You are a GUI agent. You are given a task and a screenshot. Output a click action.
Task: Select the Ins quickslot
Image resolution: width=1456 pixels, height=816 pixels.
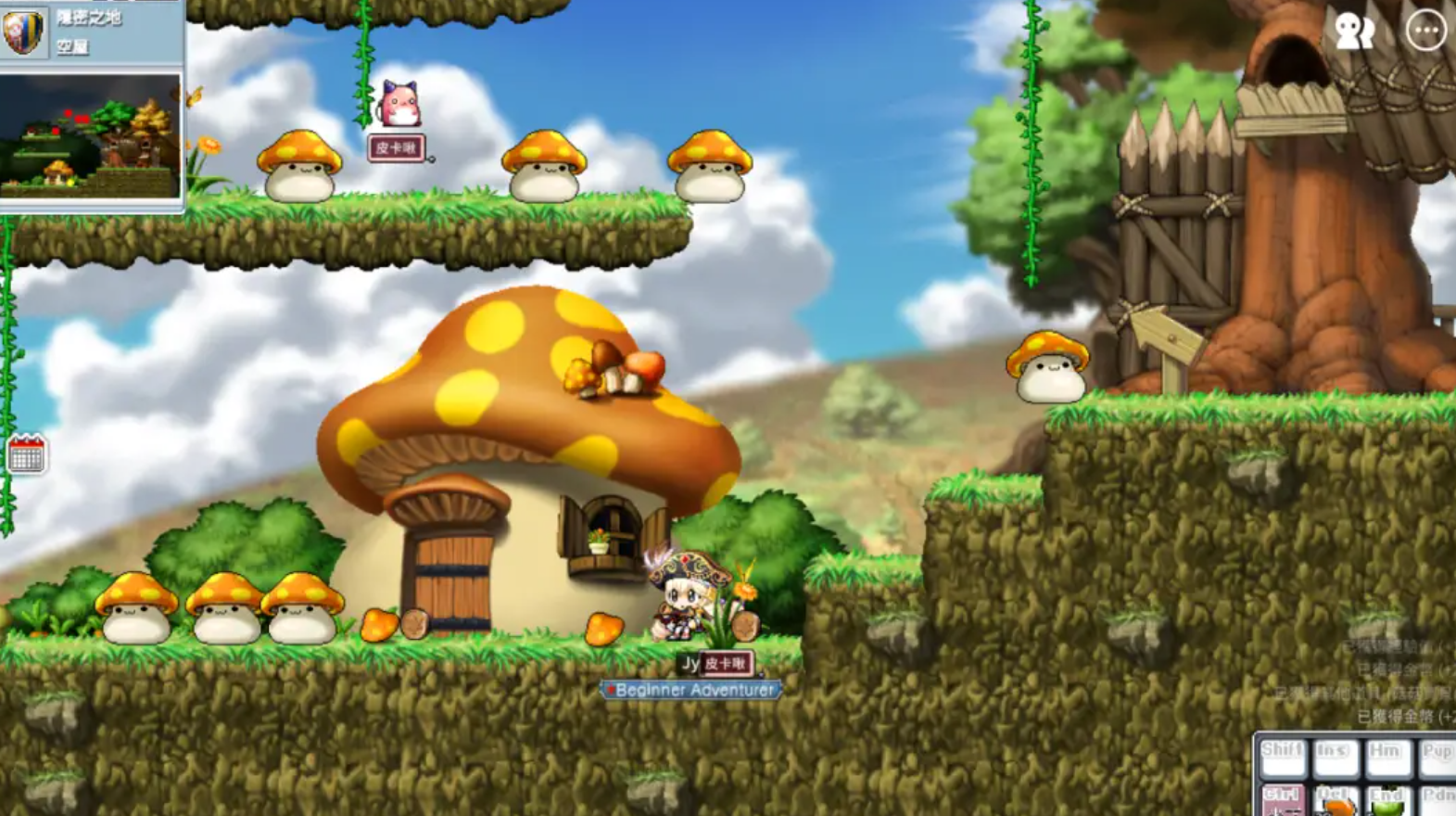click(1335, 759)
